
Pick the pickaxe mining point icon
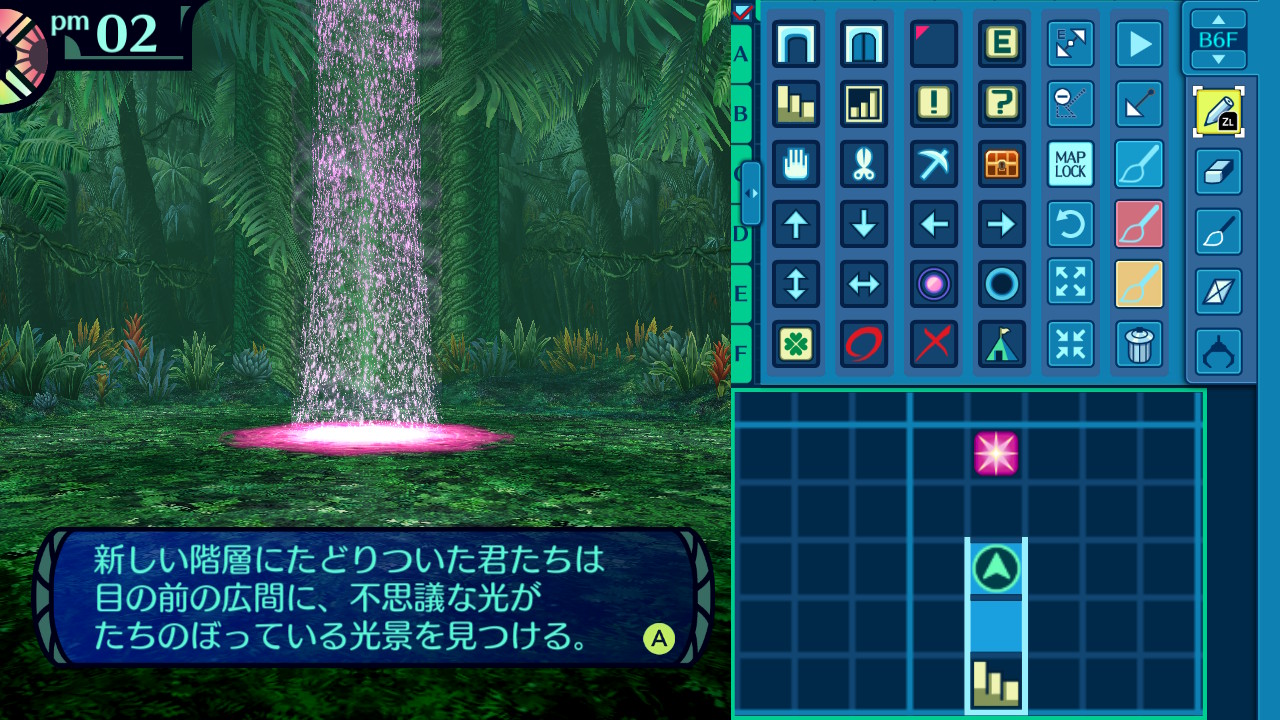point(934,164)
